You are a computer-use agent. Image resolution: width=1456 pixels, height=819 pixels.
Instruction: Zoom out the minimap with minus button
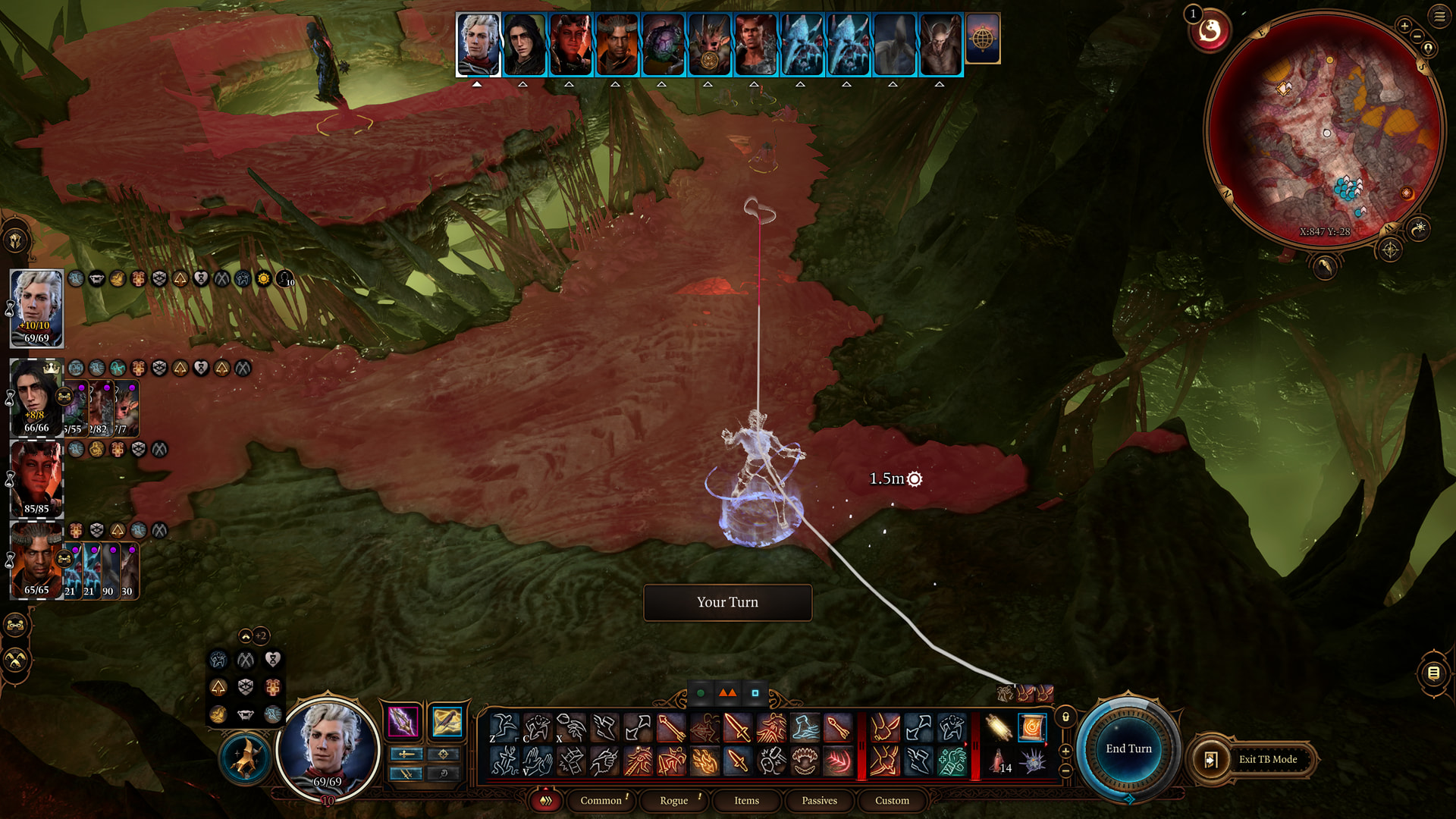(x=1417, y=37)
